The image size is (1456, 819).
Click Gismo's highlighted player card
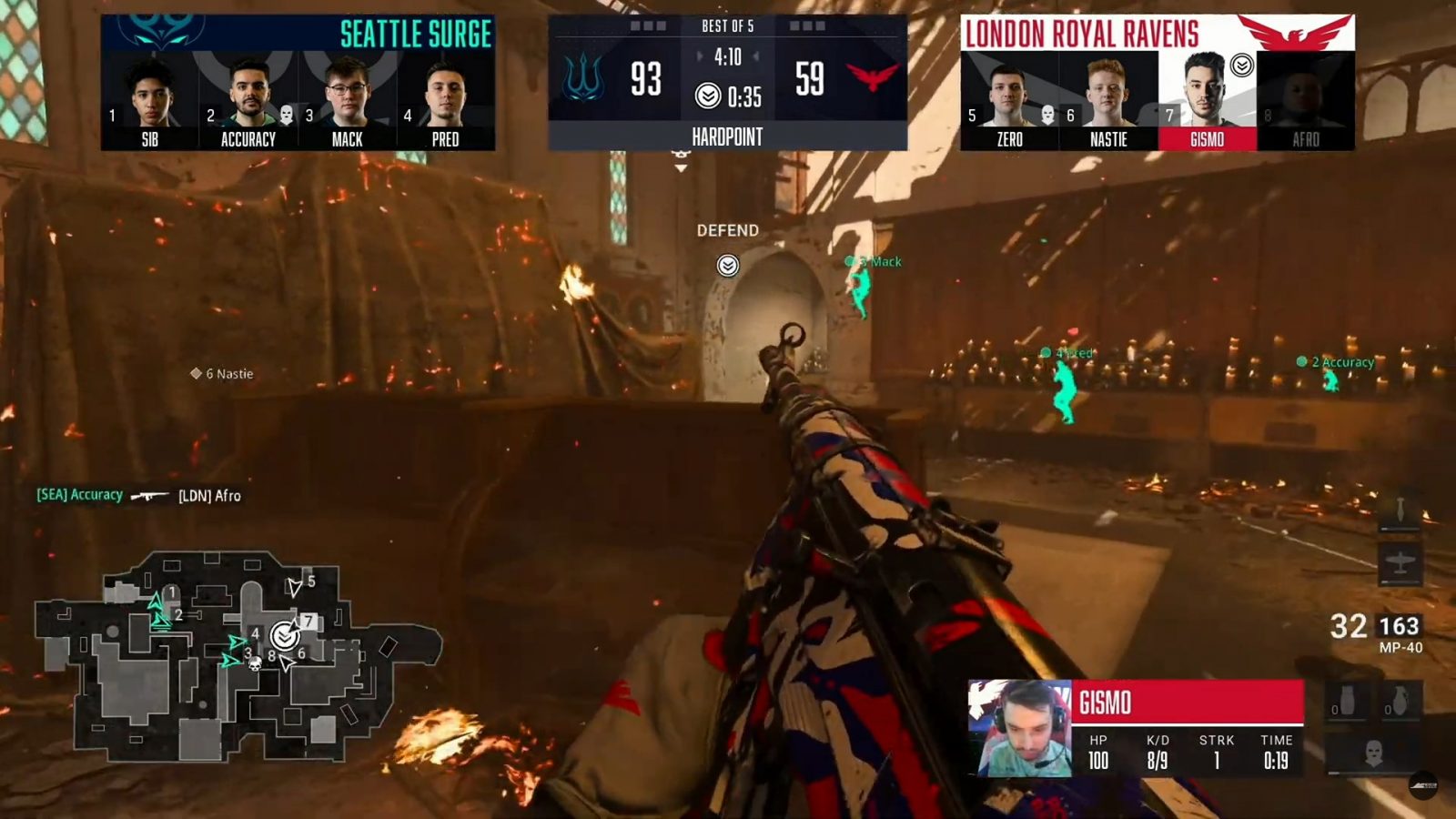[x=1207, y=100]
